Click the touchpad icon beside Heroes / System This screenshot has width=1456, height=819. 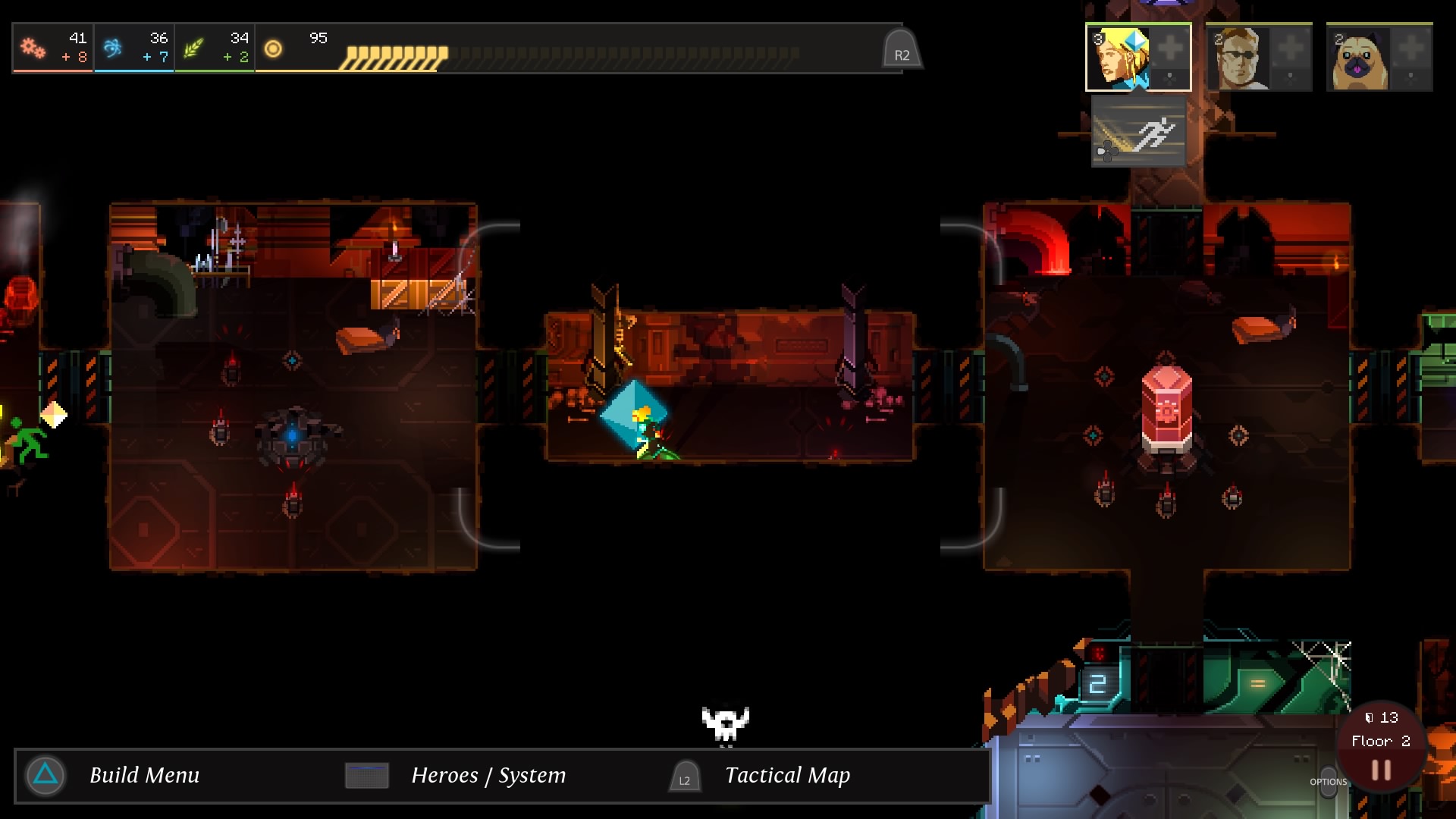(367, 775)
